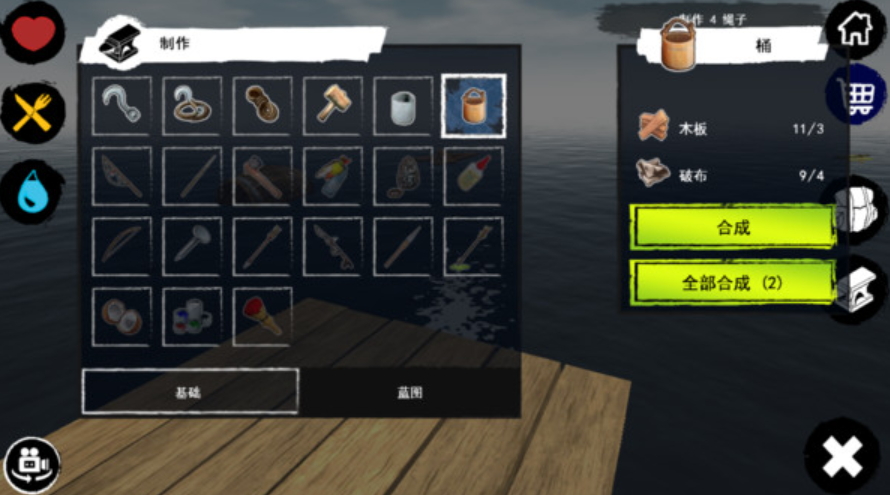Select the plain hook recipe

122,105
